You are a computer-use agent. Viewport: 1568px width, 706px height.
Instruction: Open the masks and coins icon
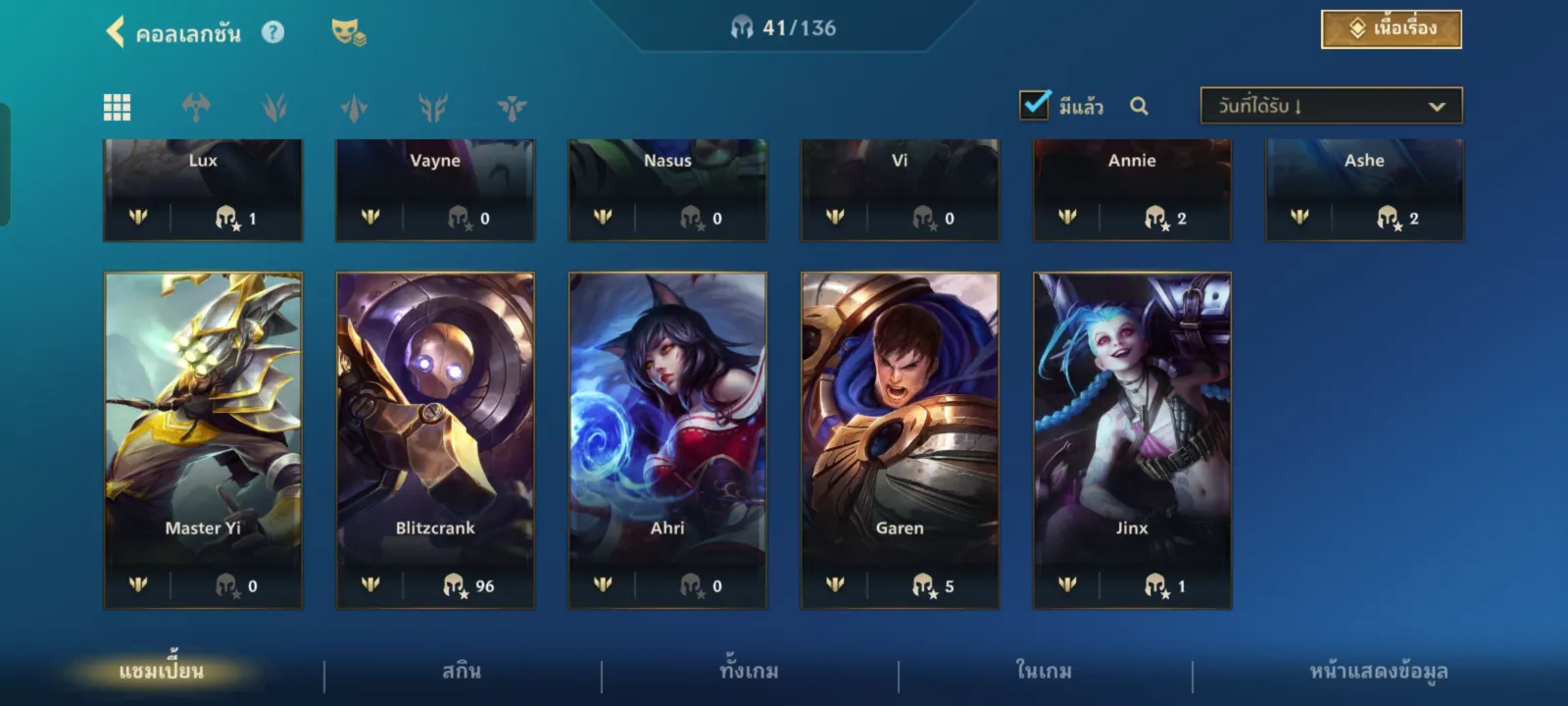click(348, 32)
